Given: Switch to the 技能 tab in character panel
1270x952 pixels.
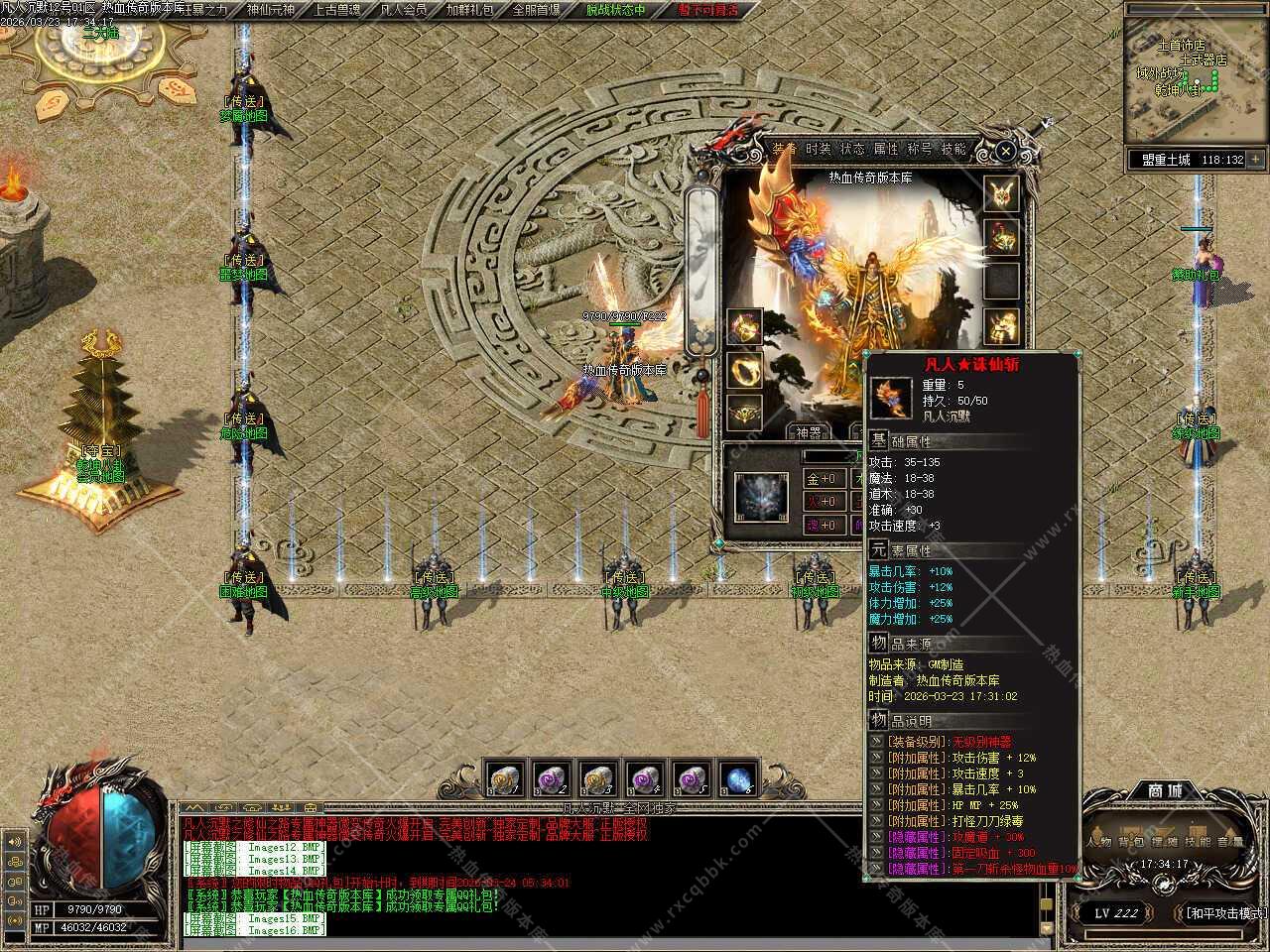Looking at the screenshot, I should [953, 149].
